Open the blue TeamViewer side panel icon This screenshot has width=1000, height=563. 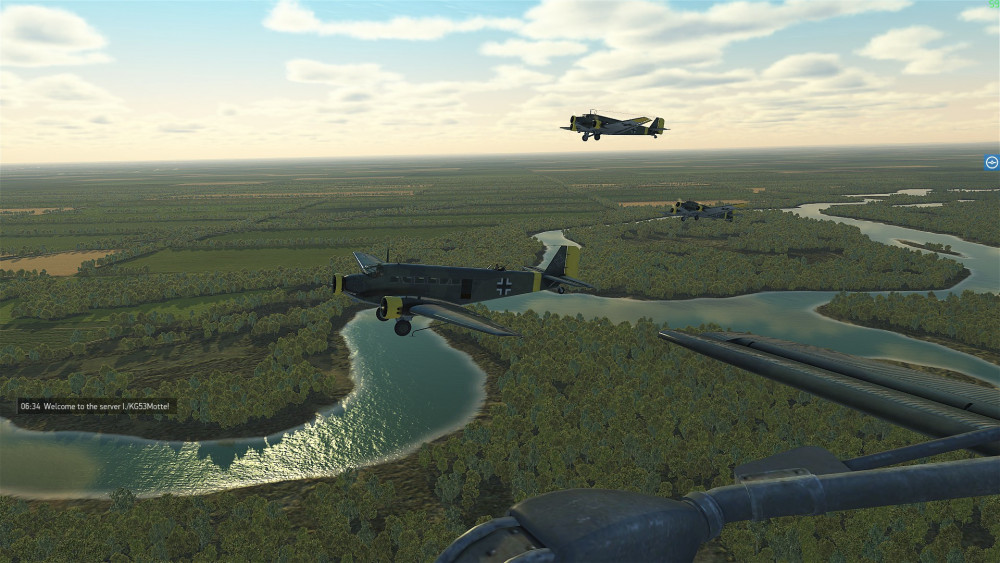991,162
